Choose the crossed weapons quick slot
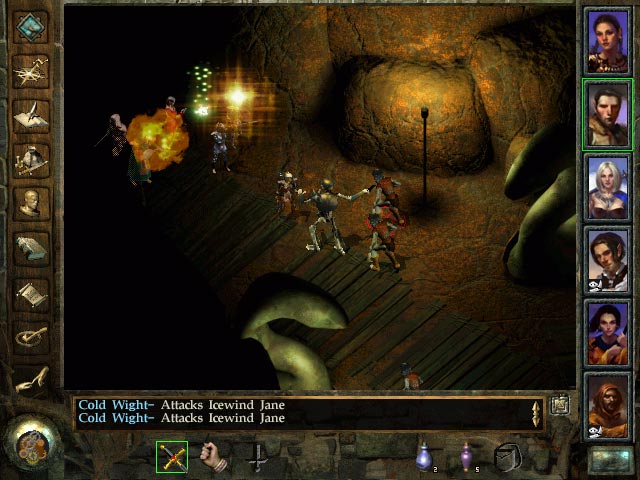This screenshot has height=480, width=640. (x=172, y=456)
